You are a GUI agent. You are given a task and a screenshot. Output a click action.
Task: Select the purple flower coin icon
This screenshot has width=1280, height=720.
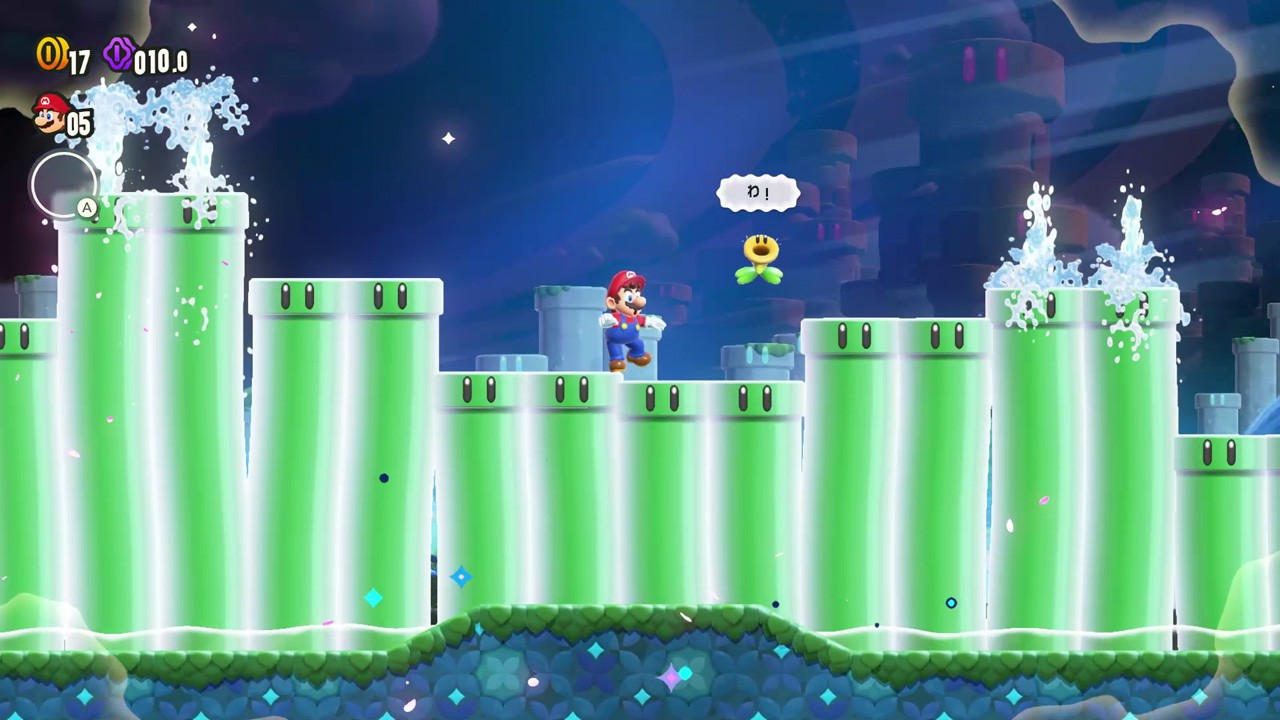pos(118,56)
